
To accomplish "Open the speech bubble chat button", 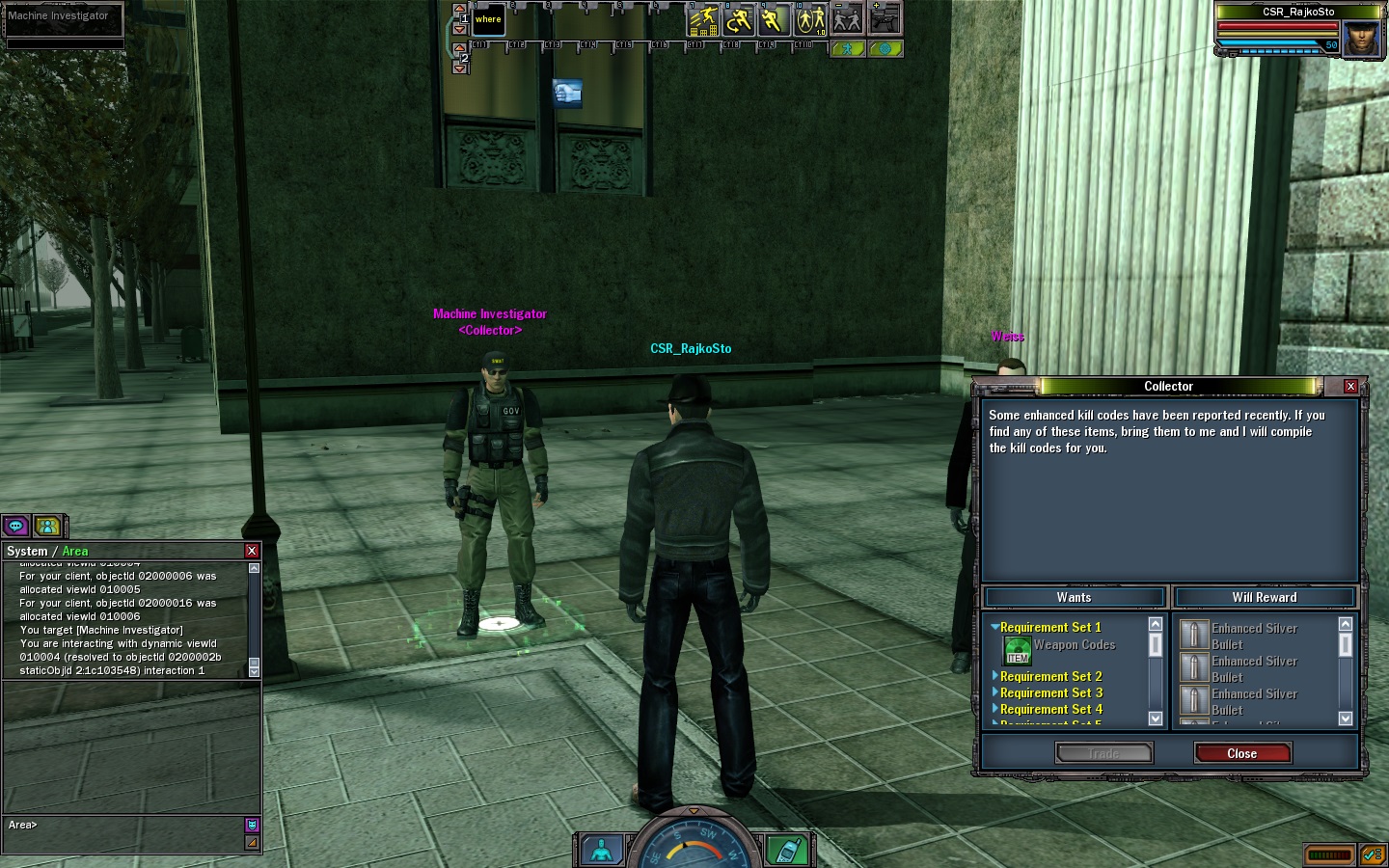I will click(x=16, y=526).
